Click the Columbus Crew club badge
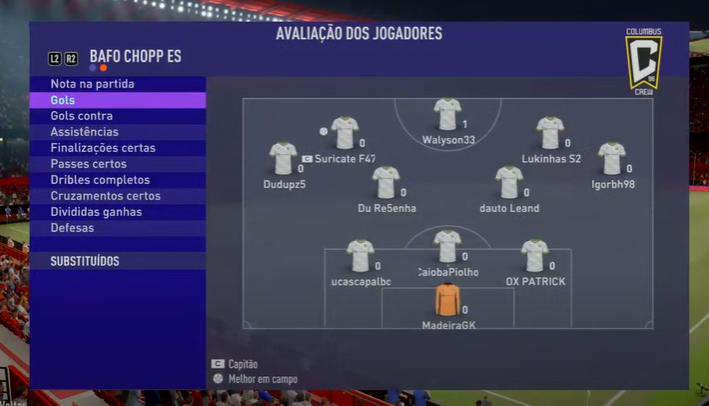709x406 pixels. tap(643, 62)
